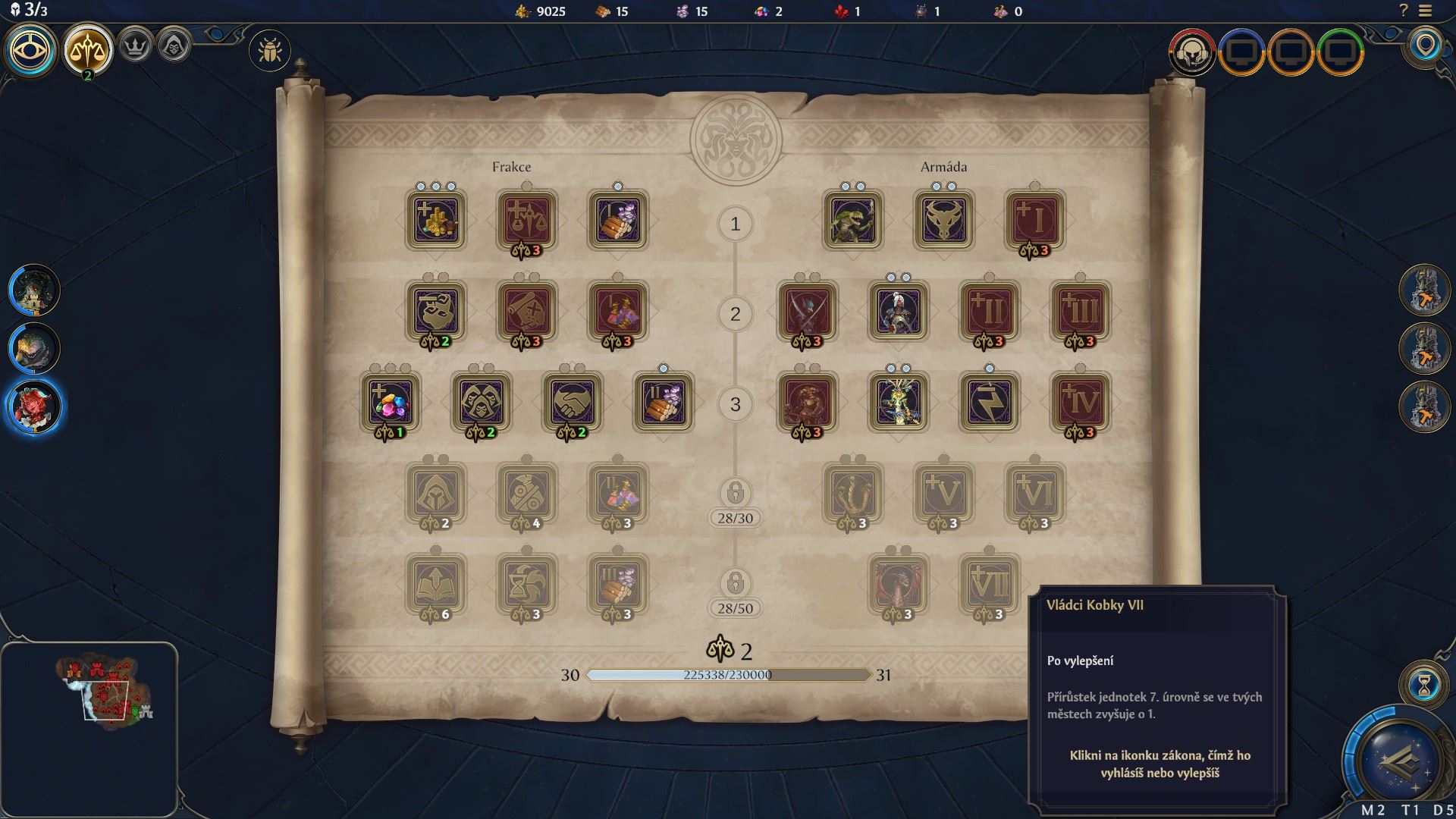
Task: Click the scarab beetle button
Action: click(x=269, y=52)
